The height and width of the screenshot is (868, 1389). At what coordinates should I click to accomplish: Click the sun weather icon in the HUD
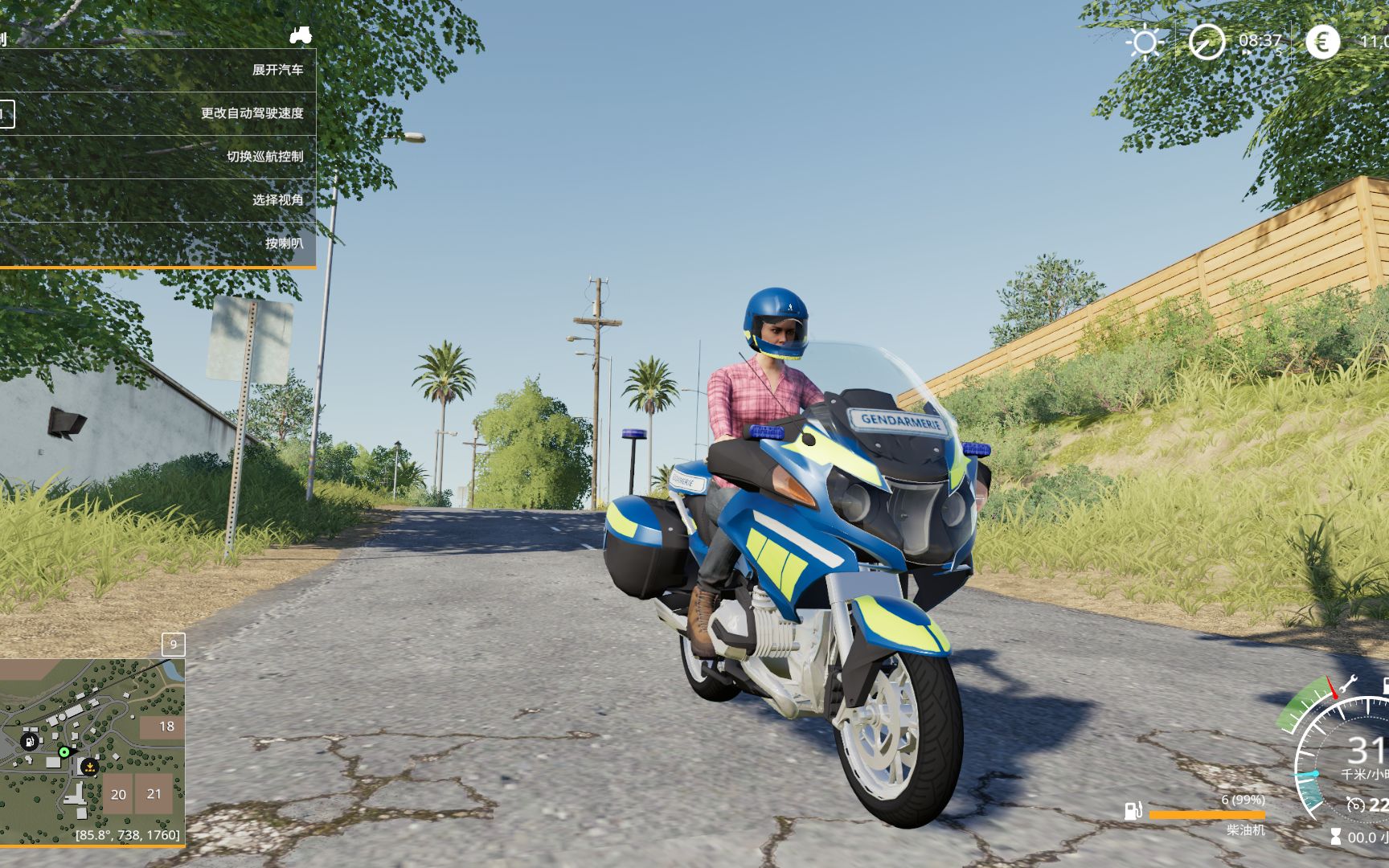(1145, 41)
